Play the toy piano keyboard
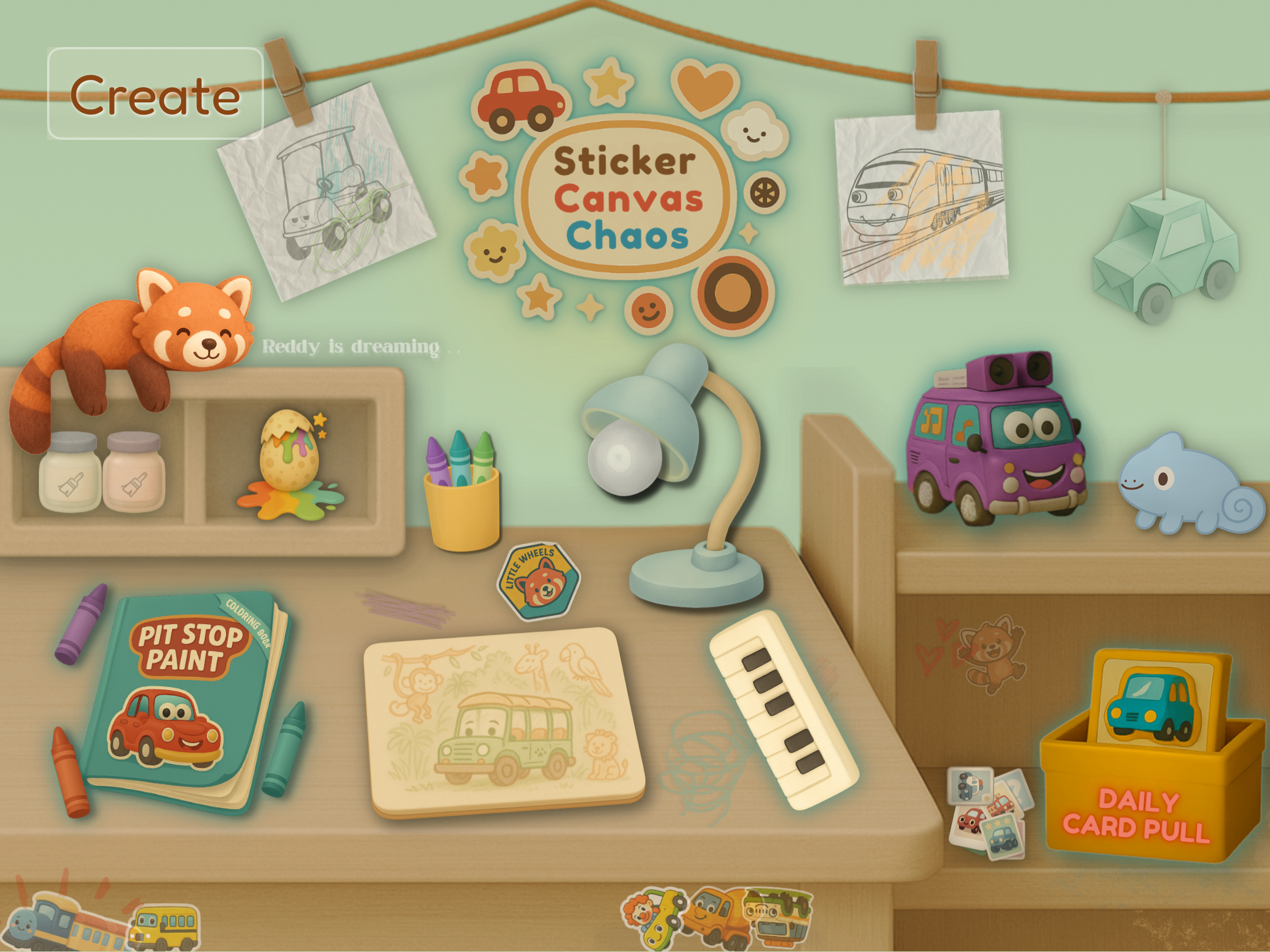 782,708
